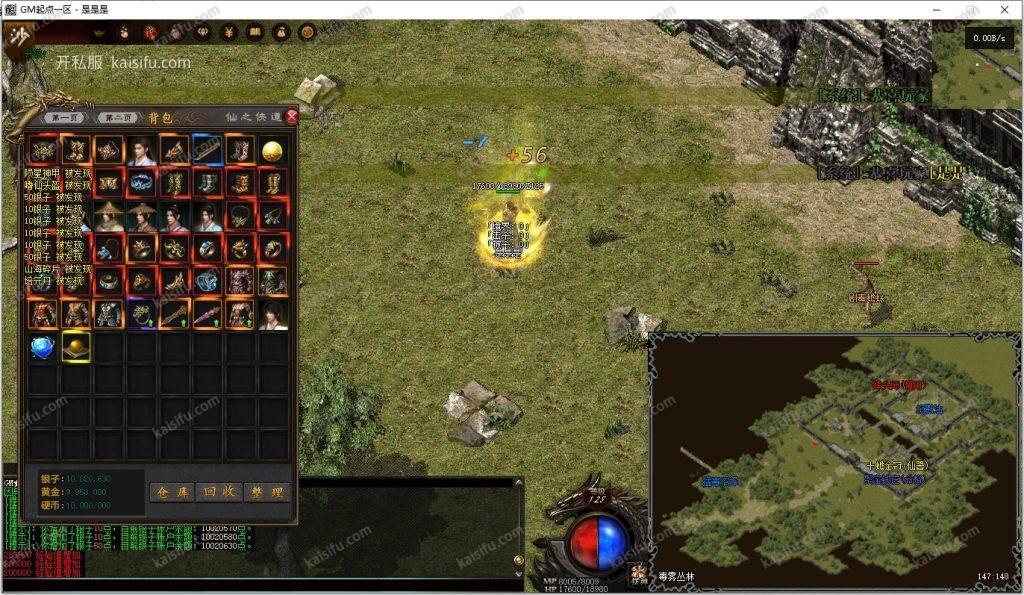Close the 背包 inventory panel
Viewport: 1024px width, 595px height.
(x=292, y=116)
